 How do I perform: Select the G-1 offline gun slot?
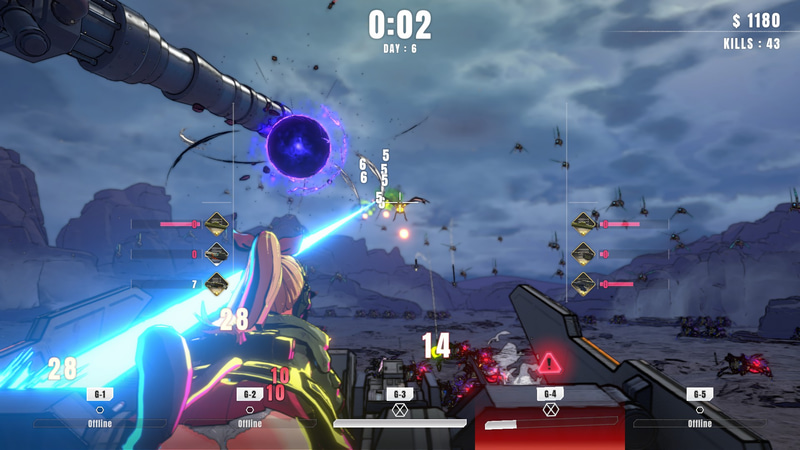pyautogui.click(x=100, y=408)
